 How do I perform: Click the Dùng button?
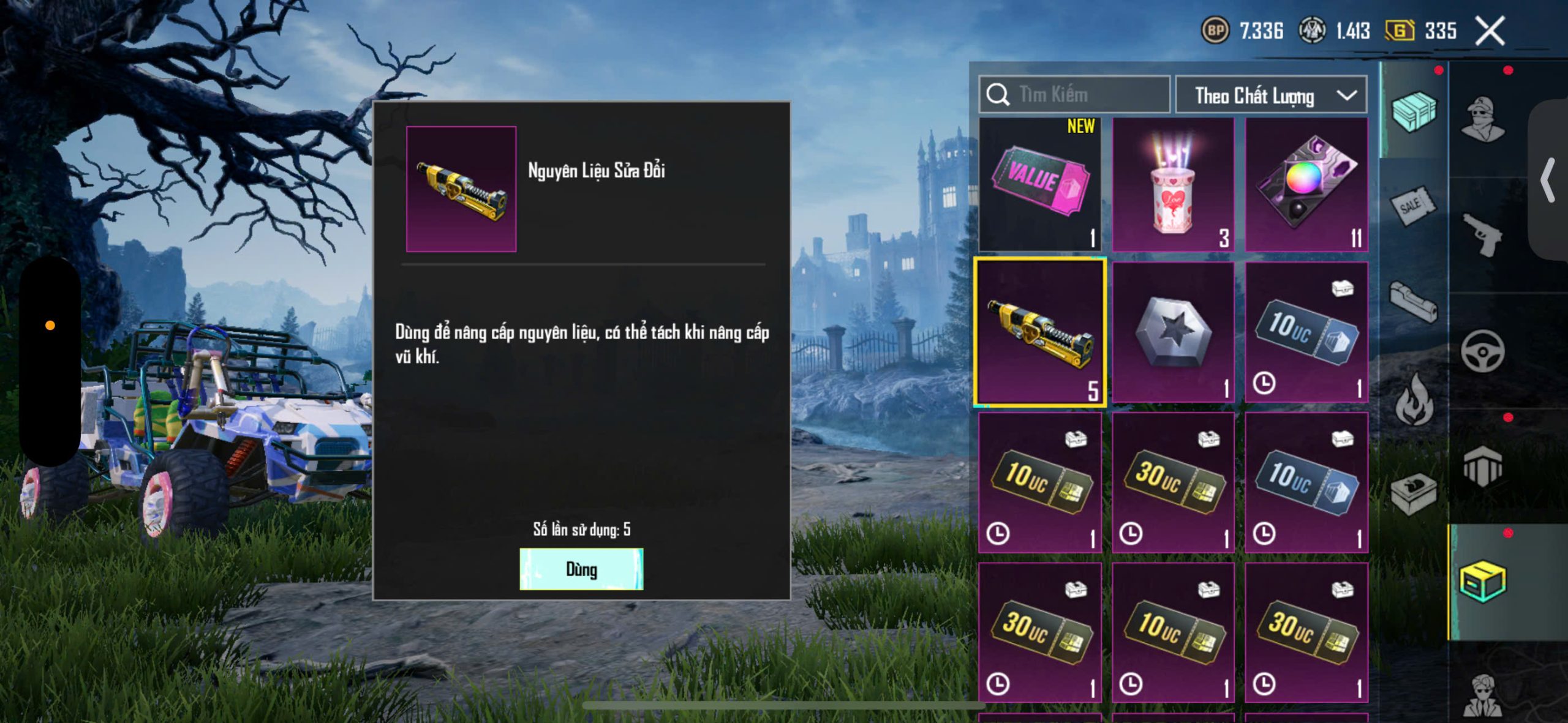click(x=581, y=569)
